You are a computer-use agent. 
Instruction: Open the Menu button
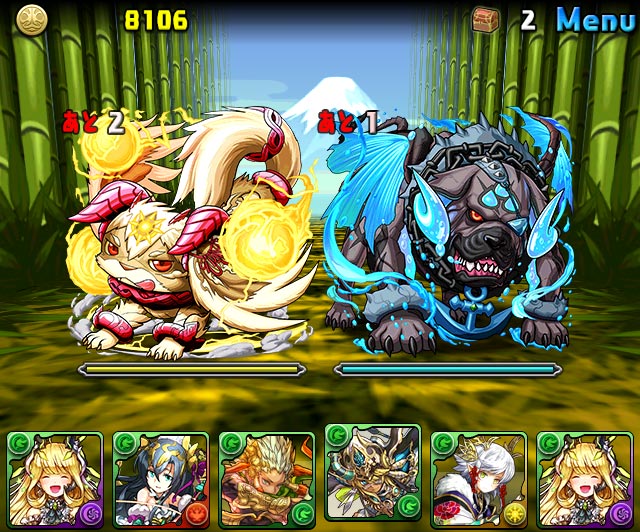pos(595,19)
